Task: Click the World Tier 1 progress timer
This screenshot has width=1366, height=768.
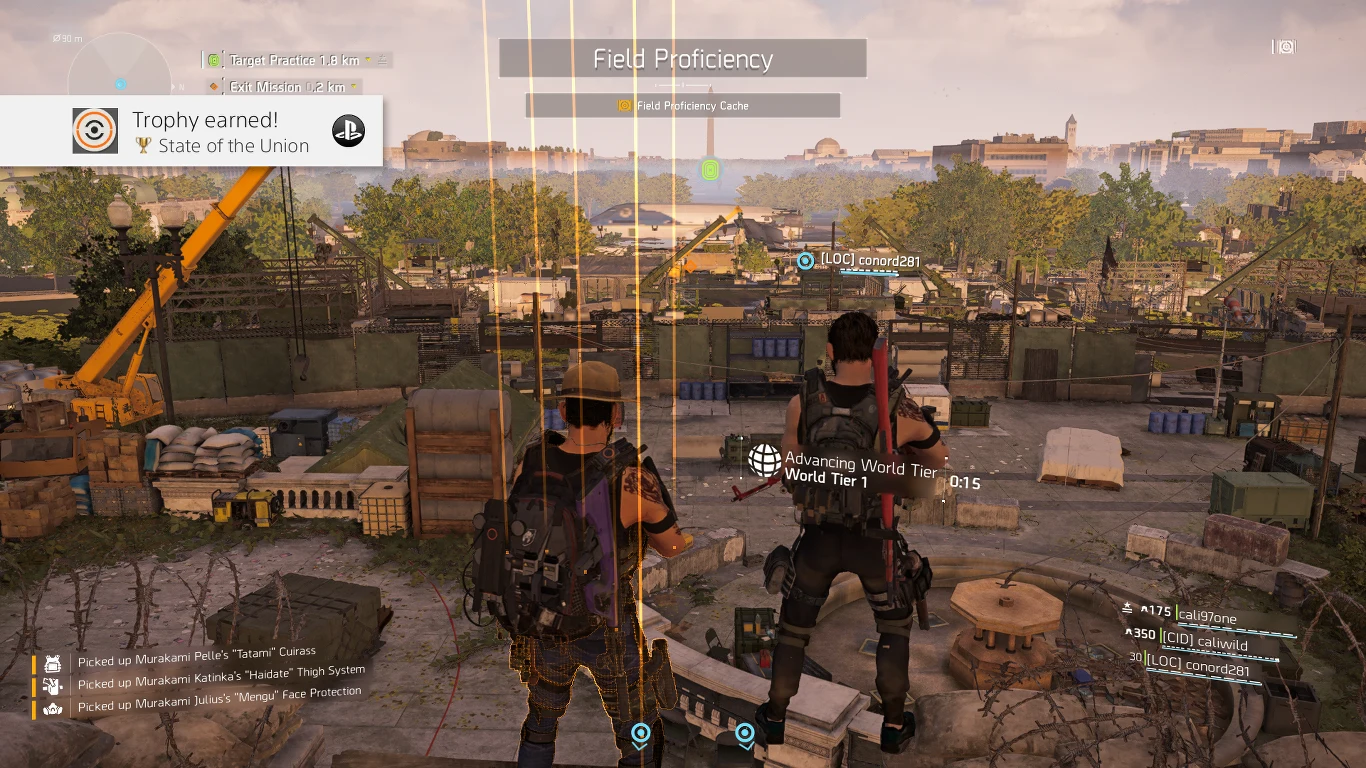Action: pos(966,480)
